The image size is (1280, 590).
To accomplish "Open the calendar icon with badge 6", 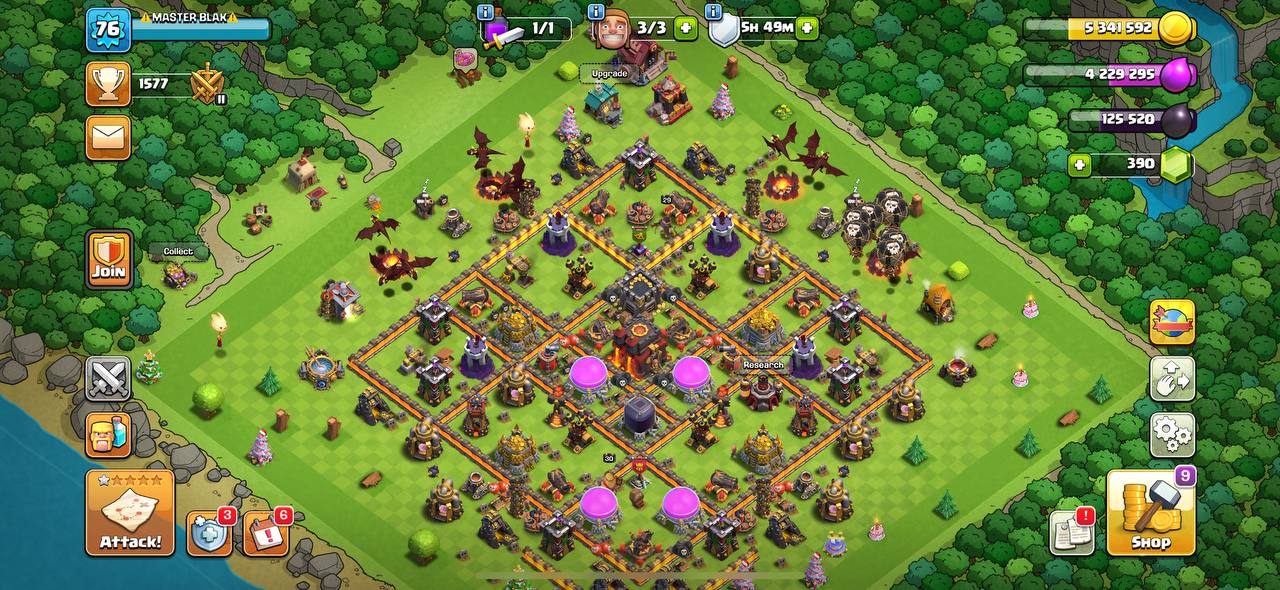I will click(265, 535).
